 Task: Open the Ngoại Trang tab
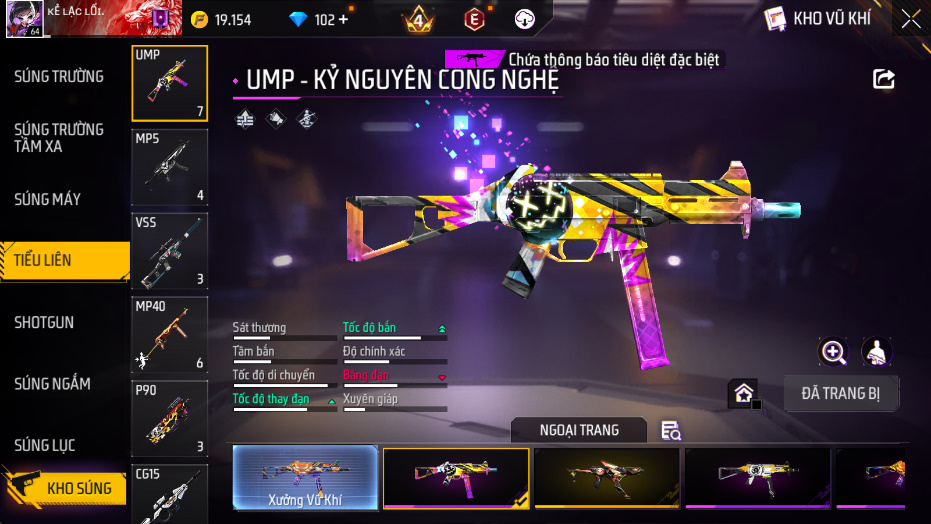(579, 430)
